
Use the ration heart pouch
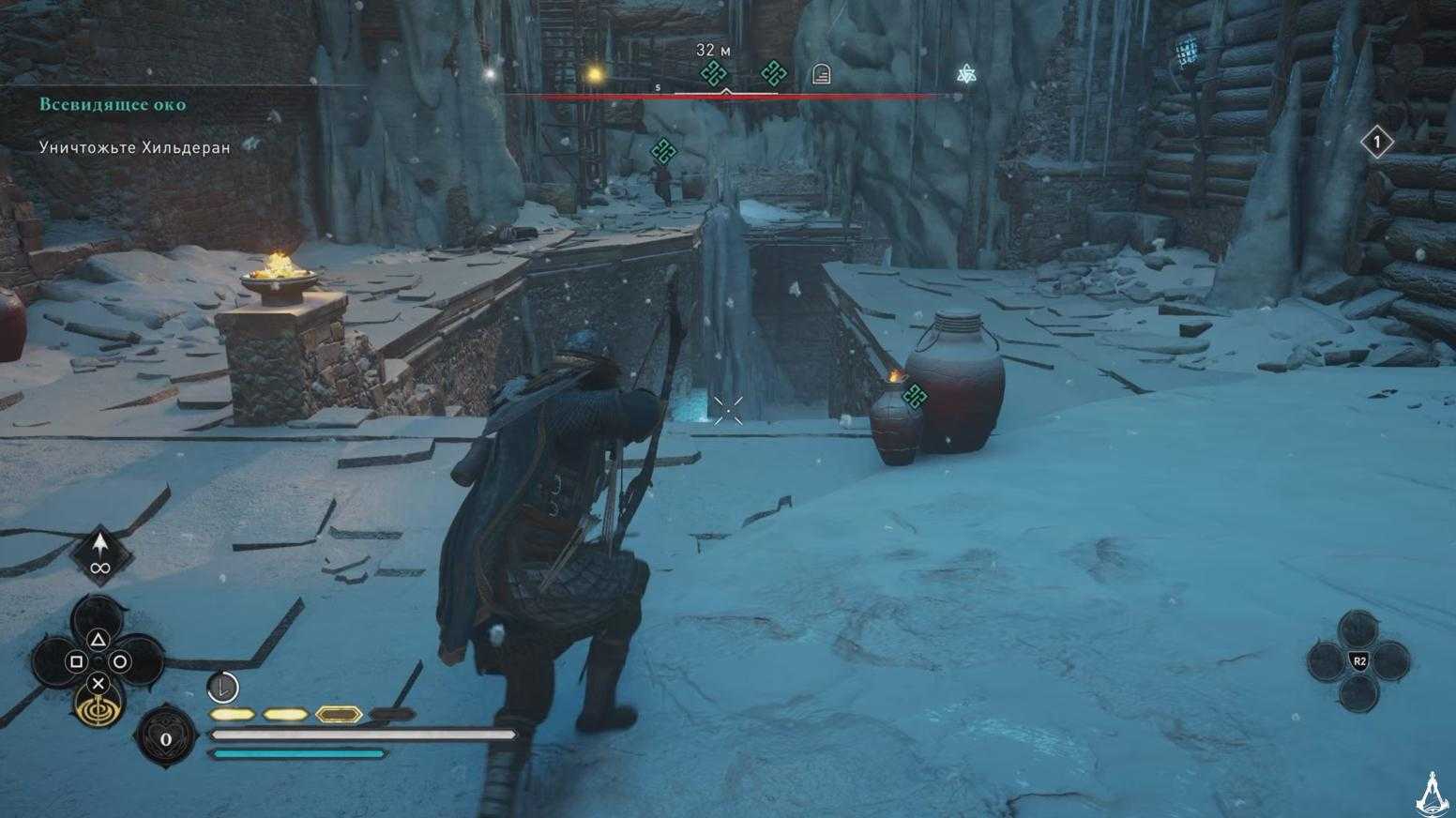click(x=165, y=738)
